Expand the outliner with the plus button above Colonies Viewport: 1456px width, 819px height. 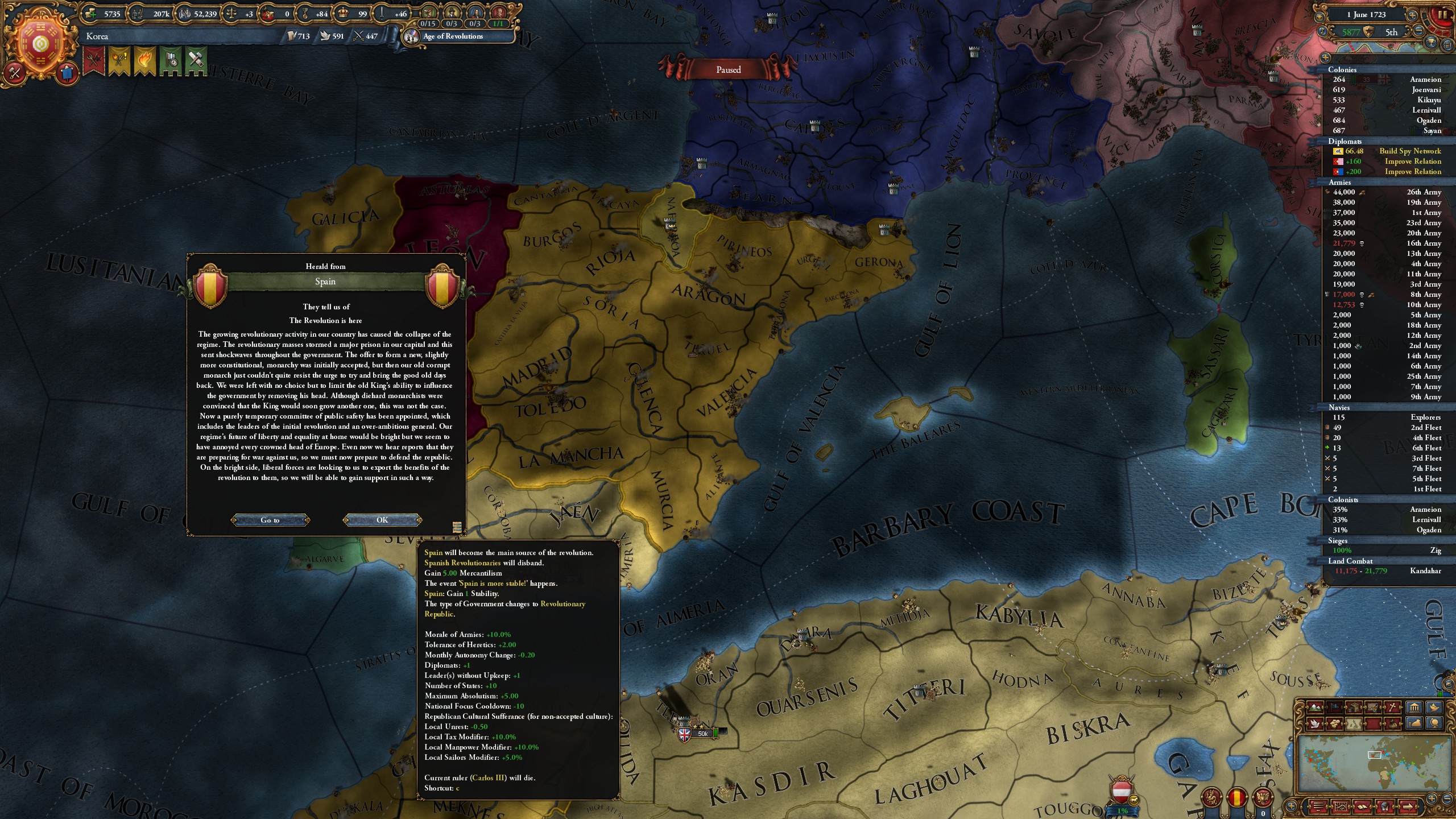(x=1326, y=59)
